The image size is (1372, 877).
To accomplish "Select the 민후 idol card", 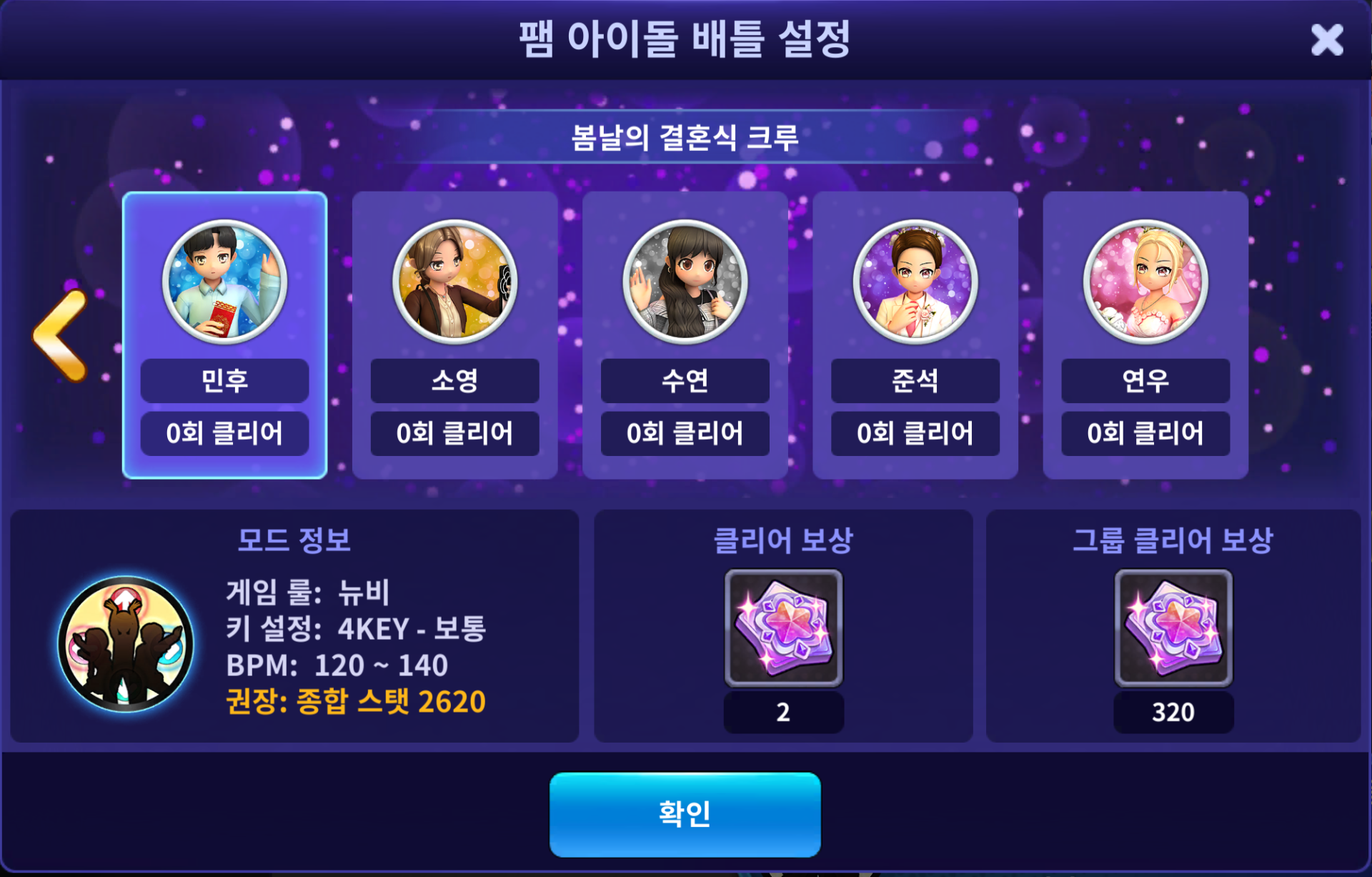I will [224, 335].
